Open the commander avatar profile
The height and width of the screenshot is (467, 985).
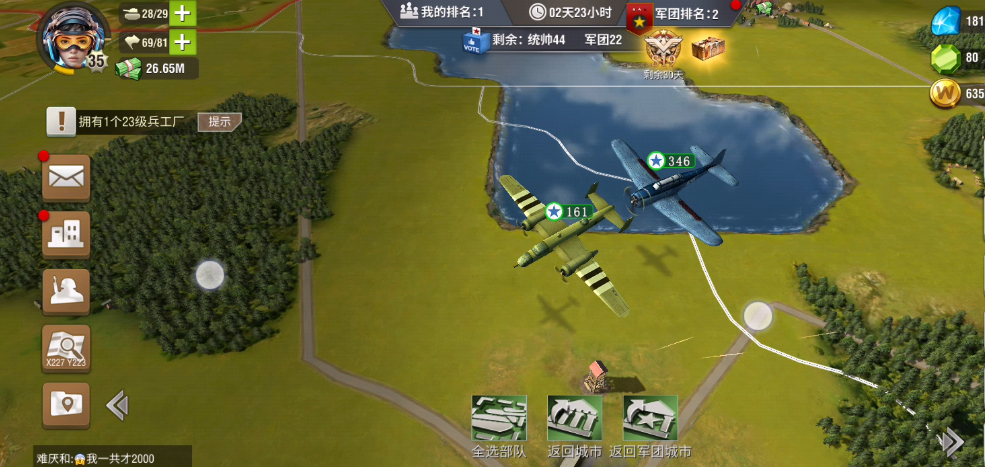click(x=71, y=35)
